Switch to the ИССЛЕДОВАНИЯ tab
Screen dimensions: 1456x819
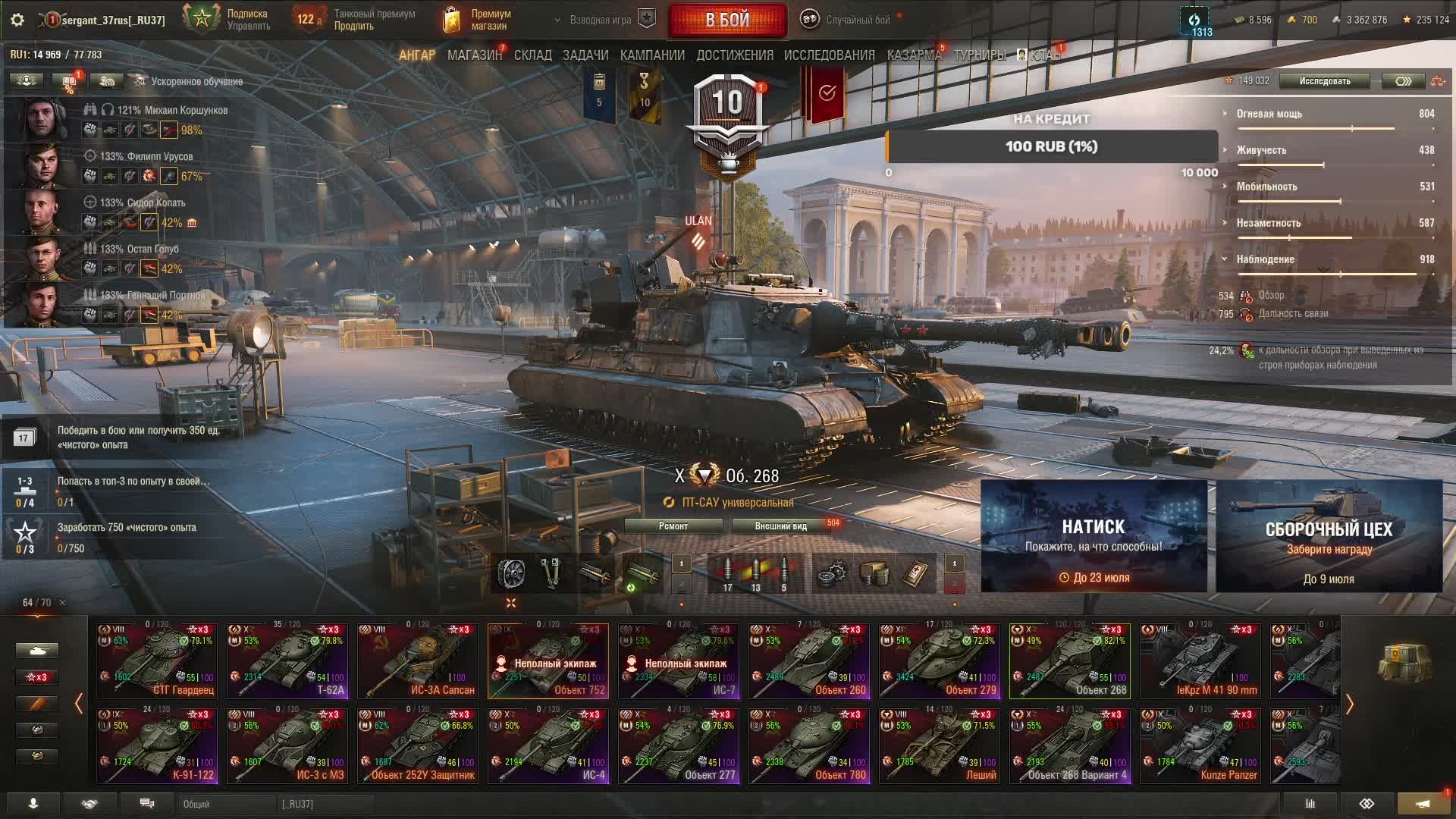click(x=829, y=55)
